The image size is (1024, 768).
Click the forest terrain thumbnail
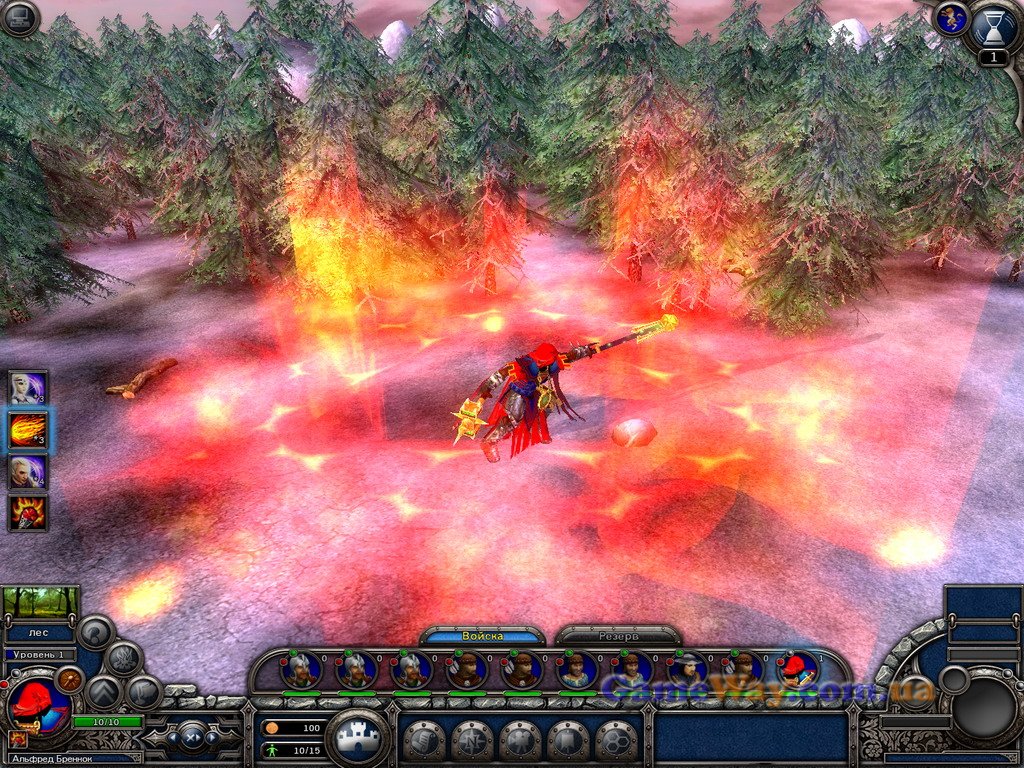(x=40, y=602)
